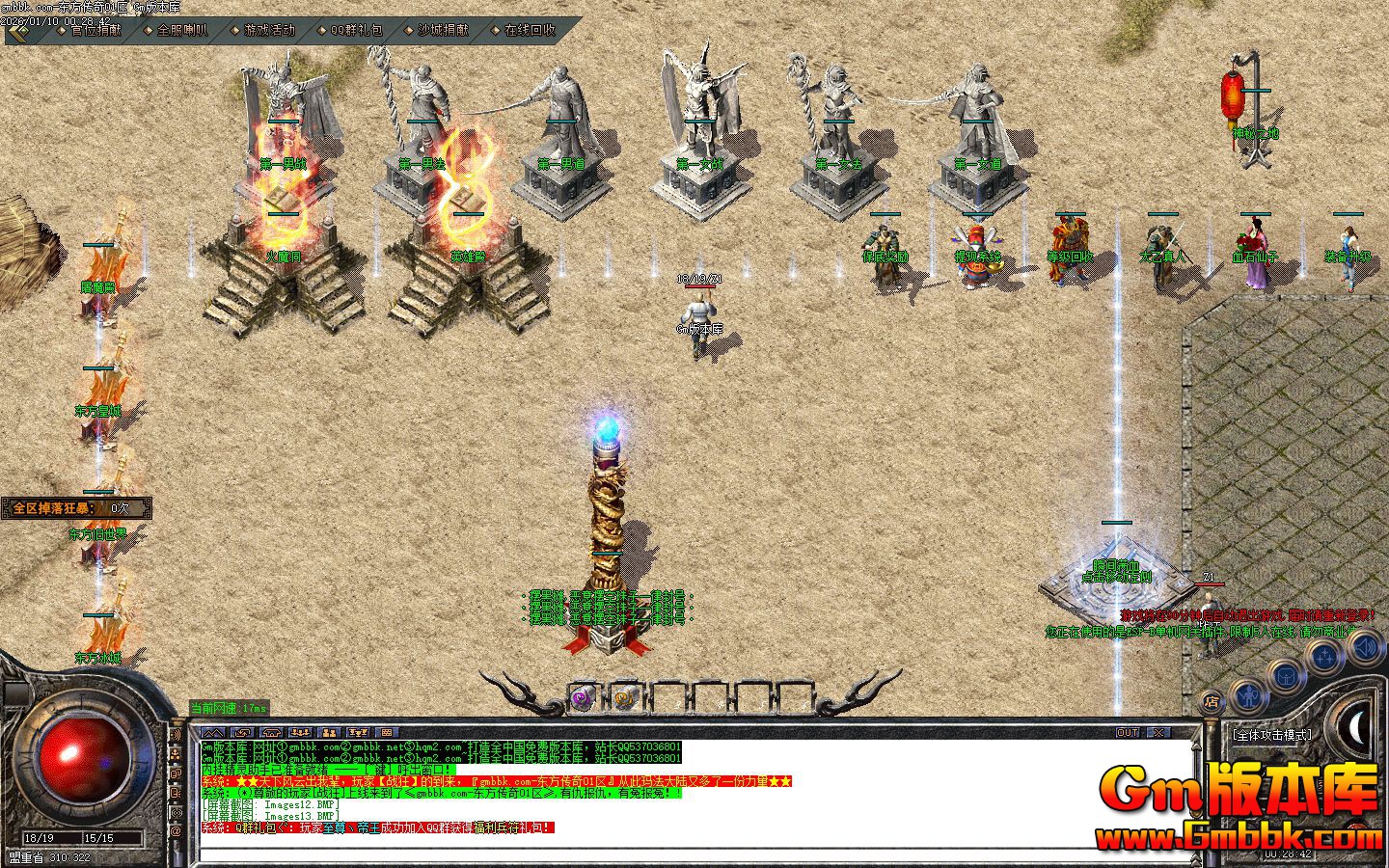The image size is (1389, 868).
Task: Open the 沙城捐献 donation menu
Action: pos(442,30)
